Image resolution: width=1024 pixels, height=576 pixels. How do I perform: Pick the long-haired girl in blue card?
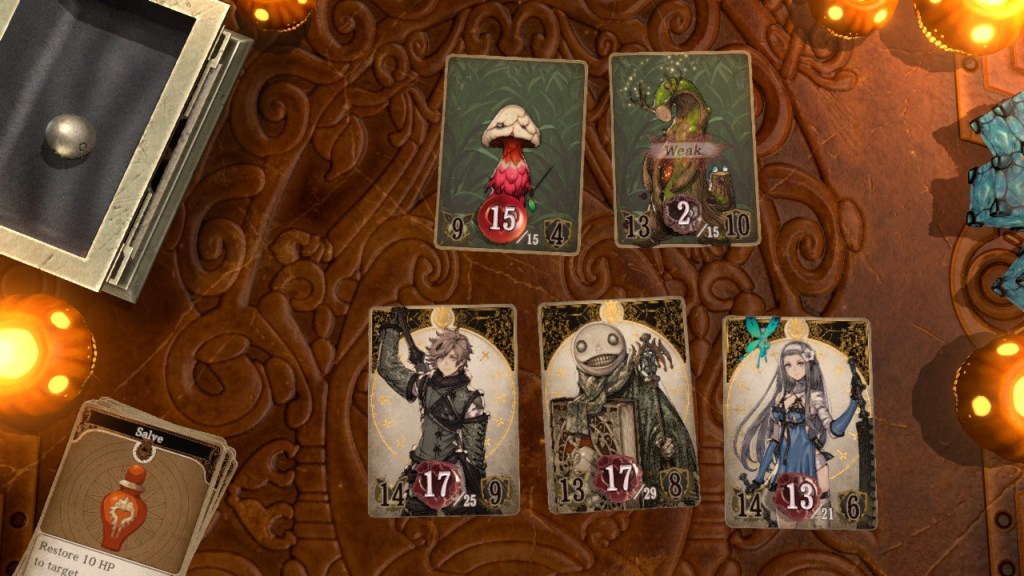tap(799, 422)
